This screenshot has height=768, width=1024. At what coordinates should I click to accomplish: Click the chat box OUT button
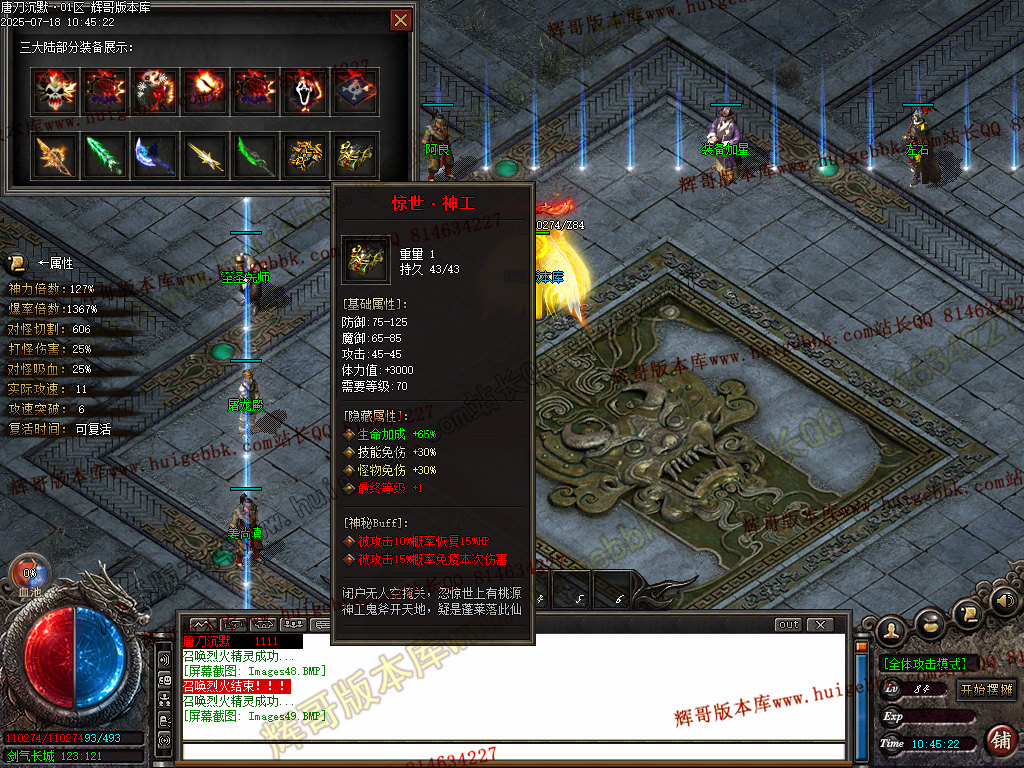click(x=789, y=625)
